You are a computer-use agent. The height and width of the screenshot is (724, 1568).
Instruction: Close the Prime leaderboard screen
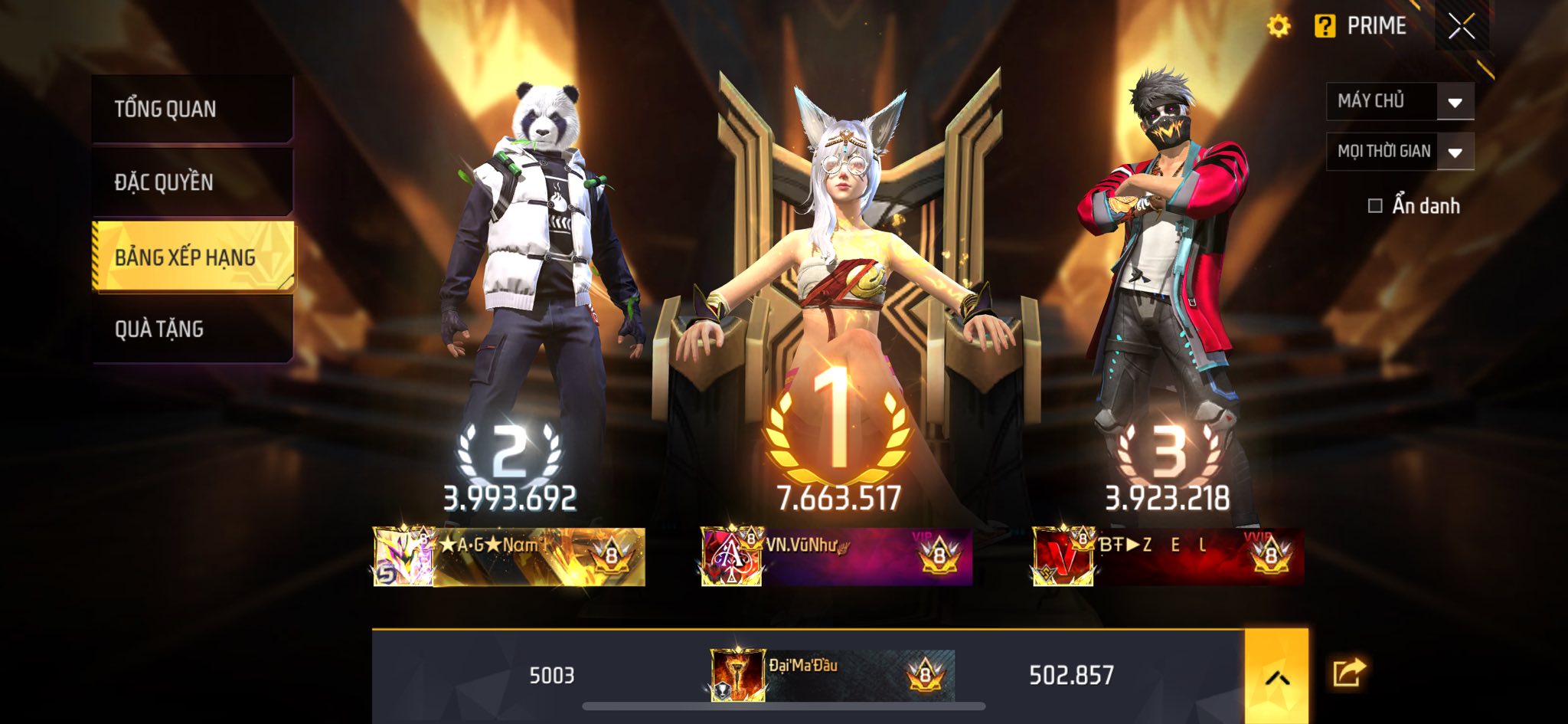(x=1461, y=27)
